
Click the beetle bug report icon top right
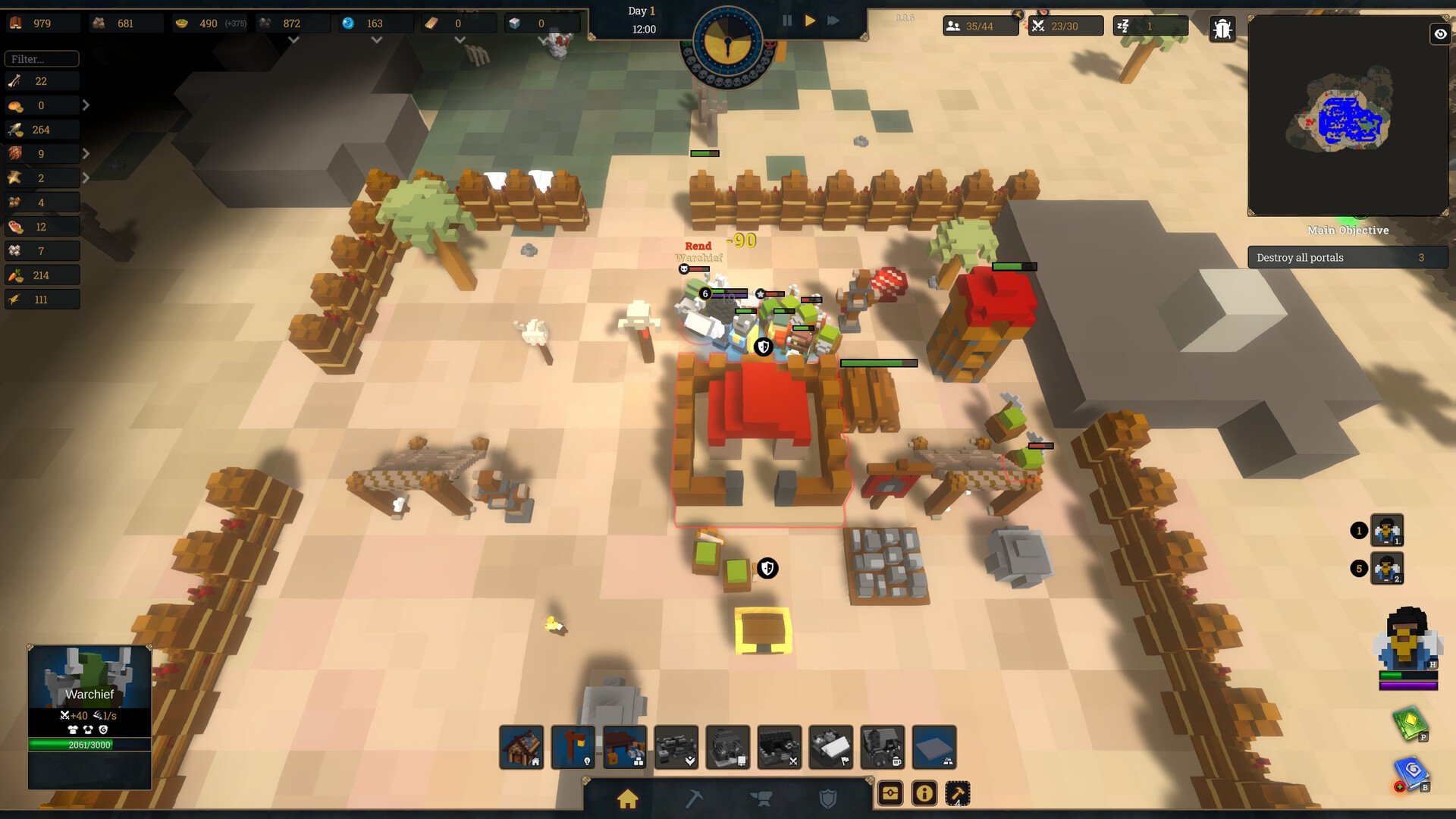[1222, 29]
